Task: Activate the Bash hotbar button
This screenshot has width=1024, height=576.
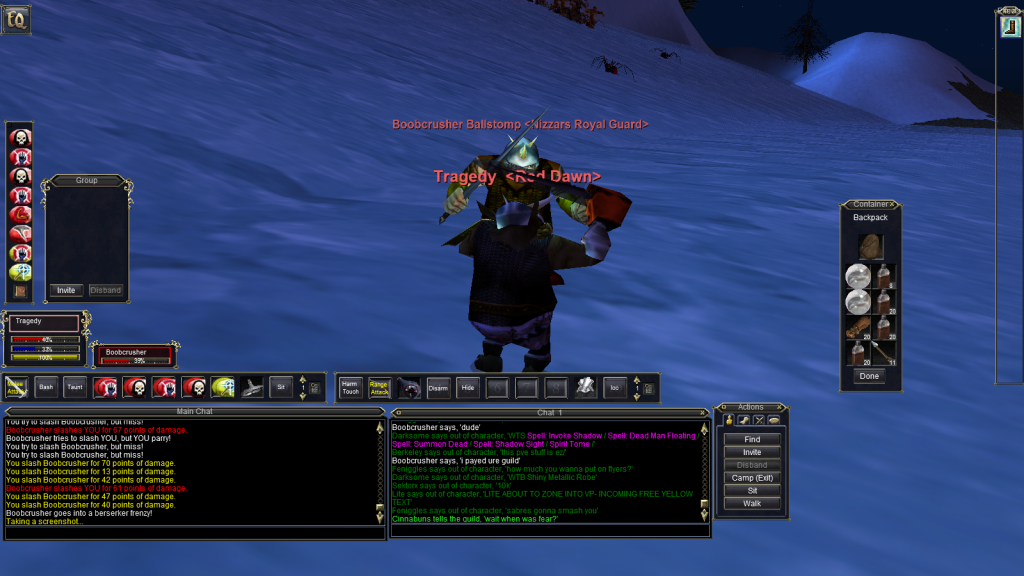Action: (x=46, y=386)
